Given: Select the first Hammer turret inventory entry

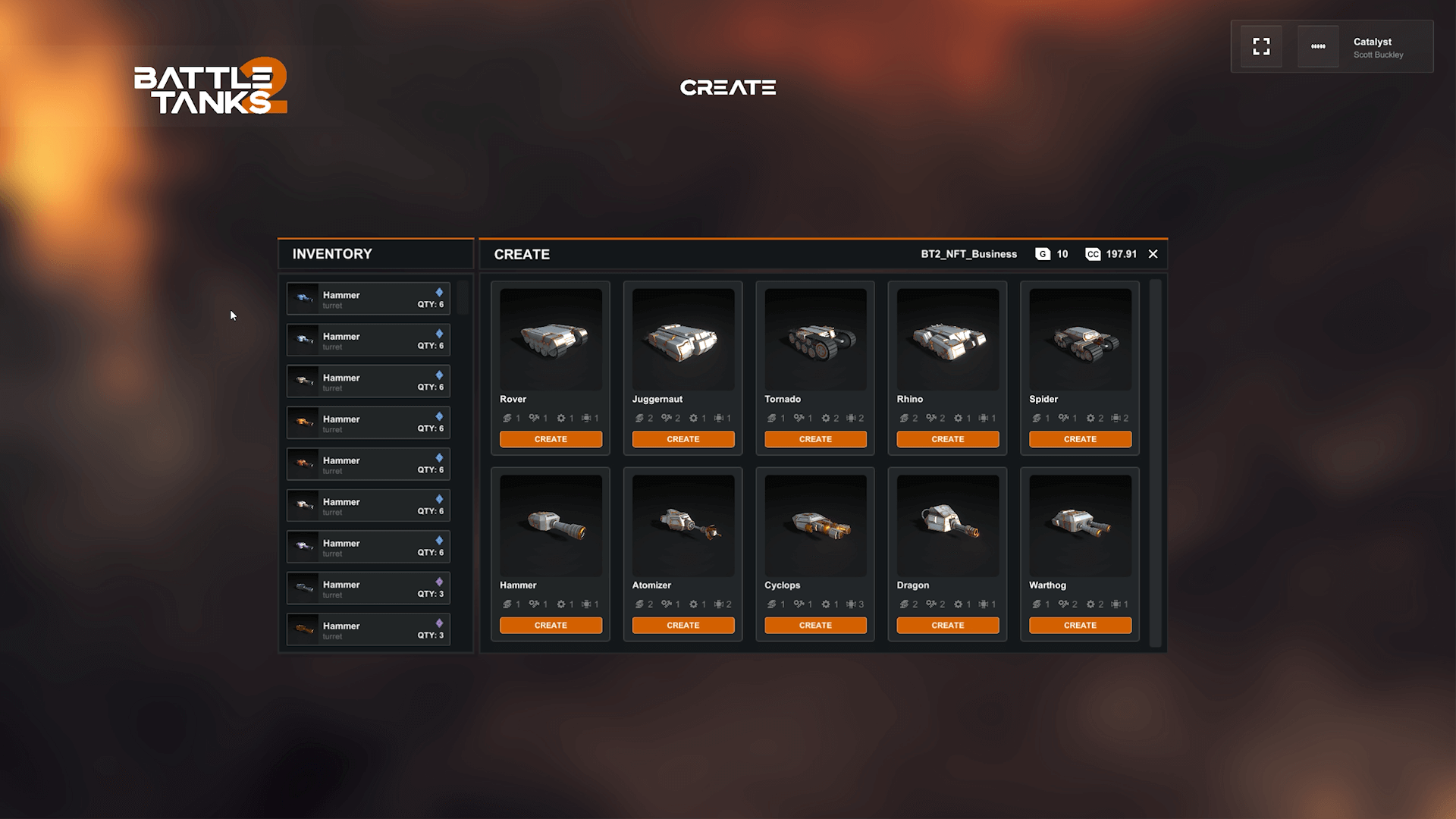Looking at the screenshot, I should point(367,298).
